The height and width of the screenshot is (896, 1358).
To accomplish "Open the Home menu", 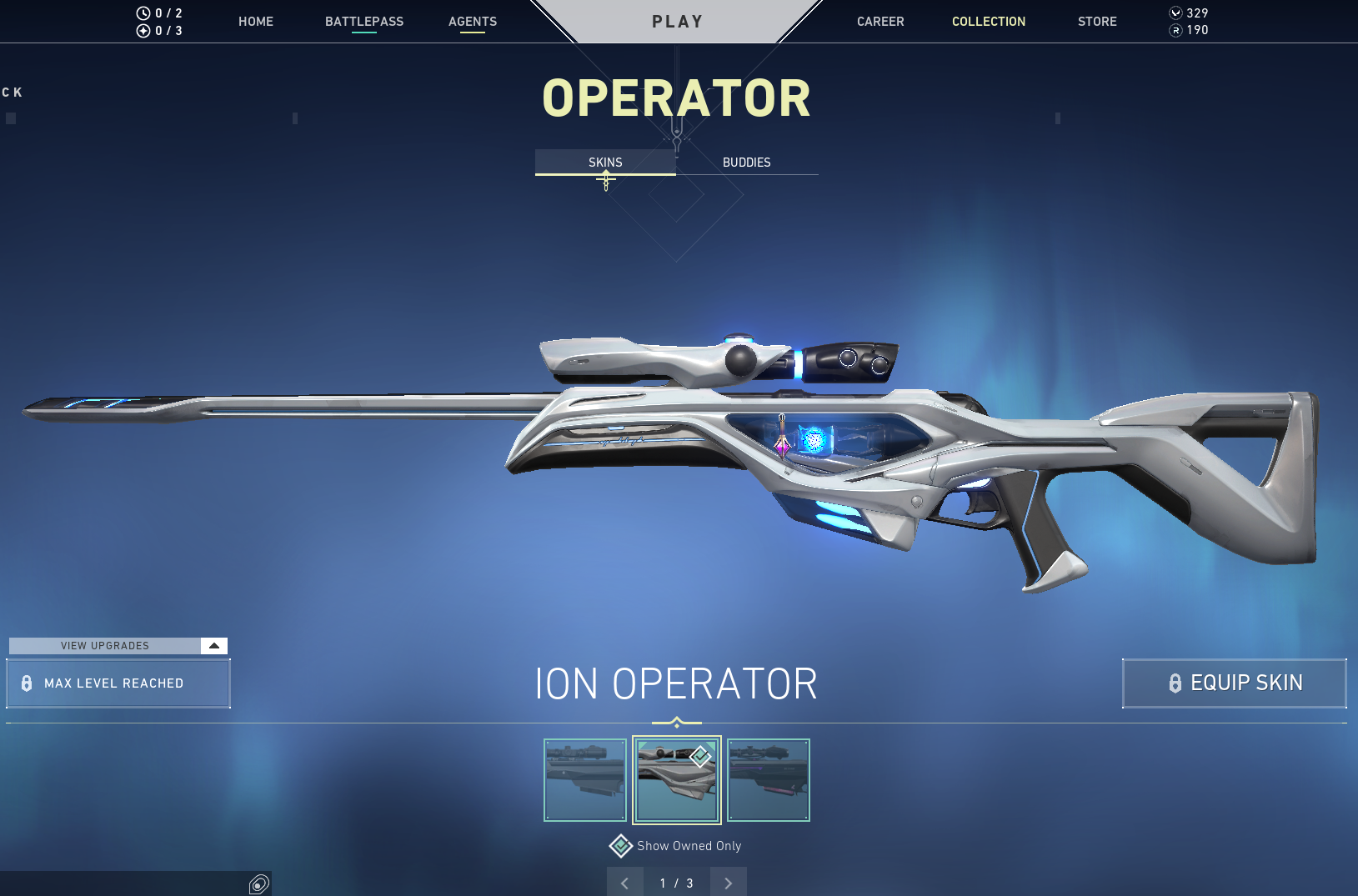I will pyautogui.click(x=255, y=22).
